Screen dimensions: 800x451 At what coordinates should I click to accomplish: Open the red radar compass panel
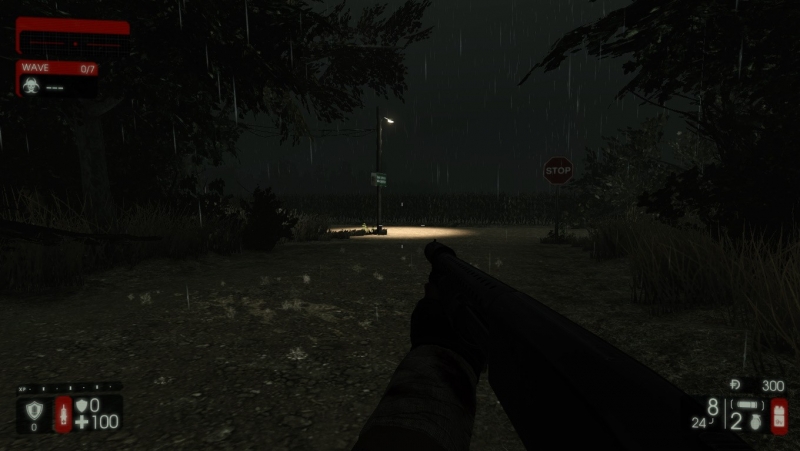coord(73,38)
